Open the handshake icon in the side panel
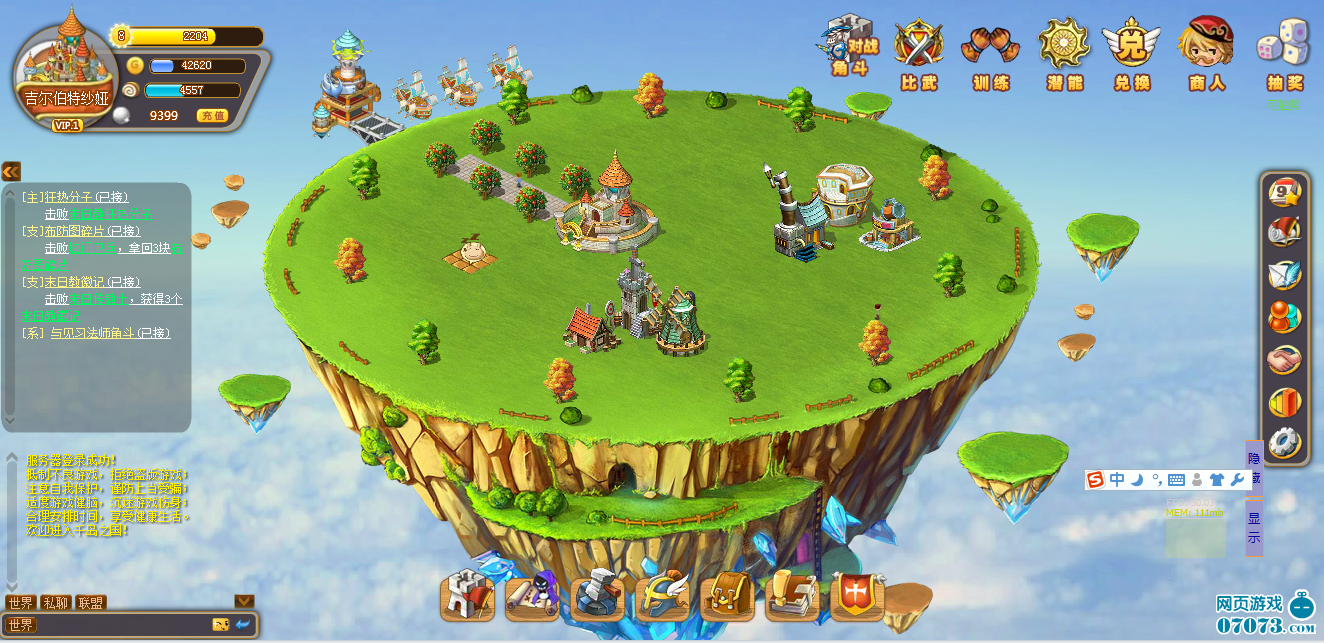This screenshot has height=643, width=1324. pyautogui.click(x=1284, y=359)
